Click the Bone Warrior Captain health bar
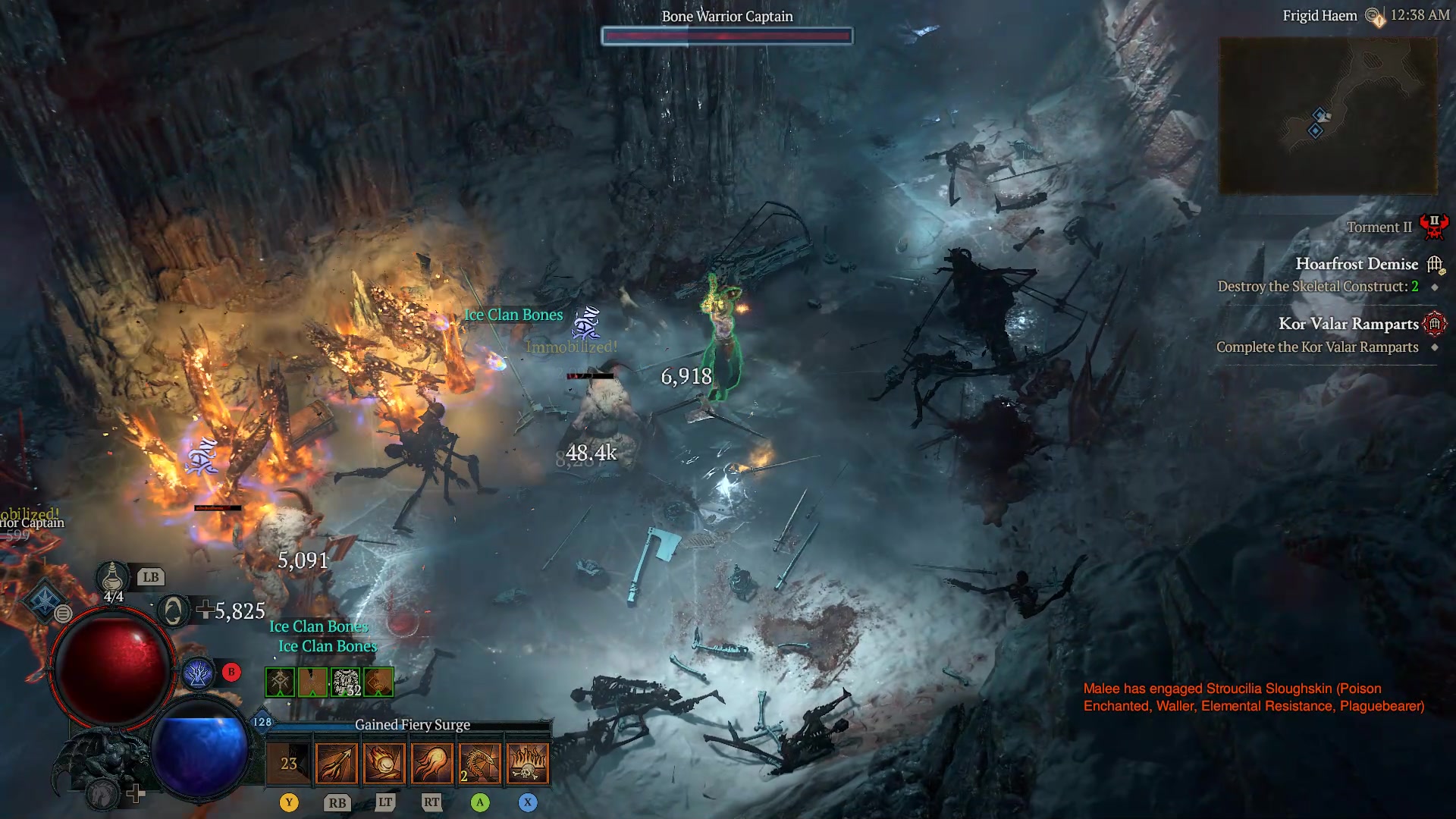Viewport: 1456px width, 819px height. point(726,36)
